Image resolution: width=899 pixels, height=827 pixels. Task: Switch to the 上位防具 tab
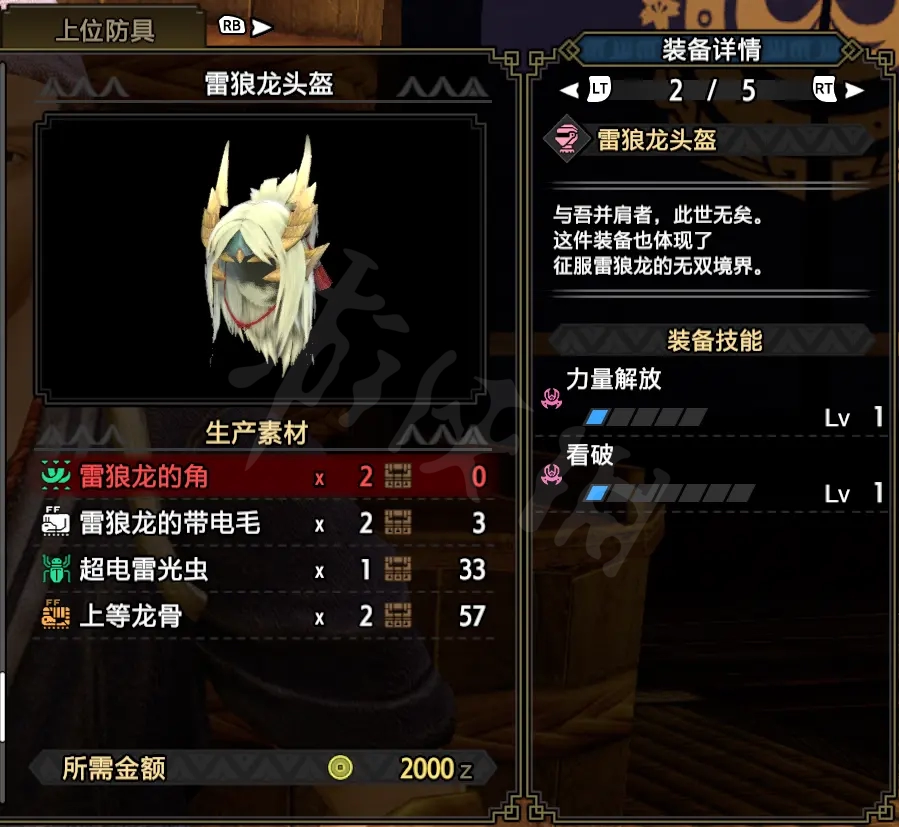pos(104,29)
